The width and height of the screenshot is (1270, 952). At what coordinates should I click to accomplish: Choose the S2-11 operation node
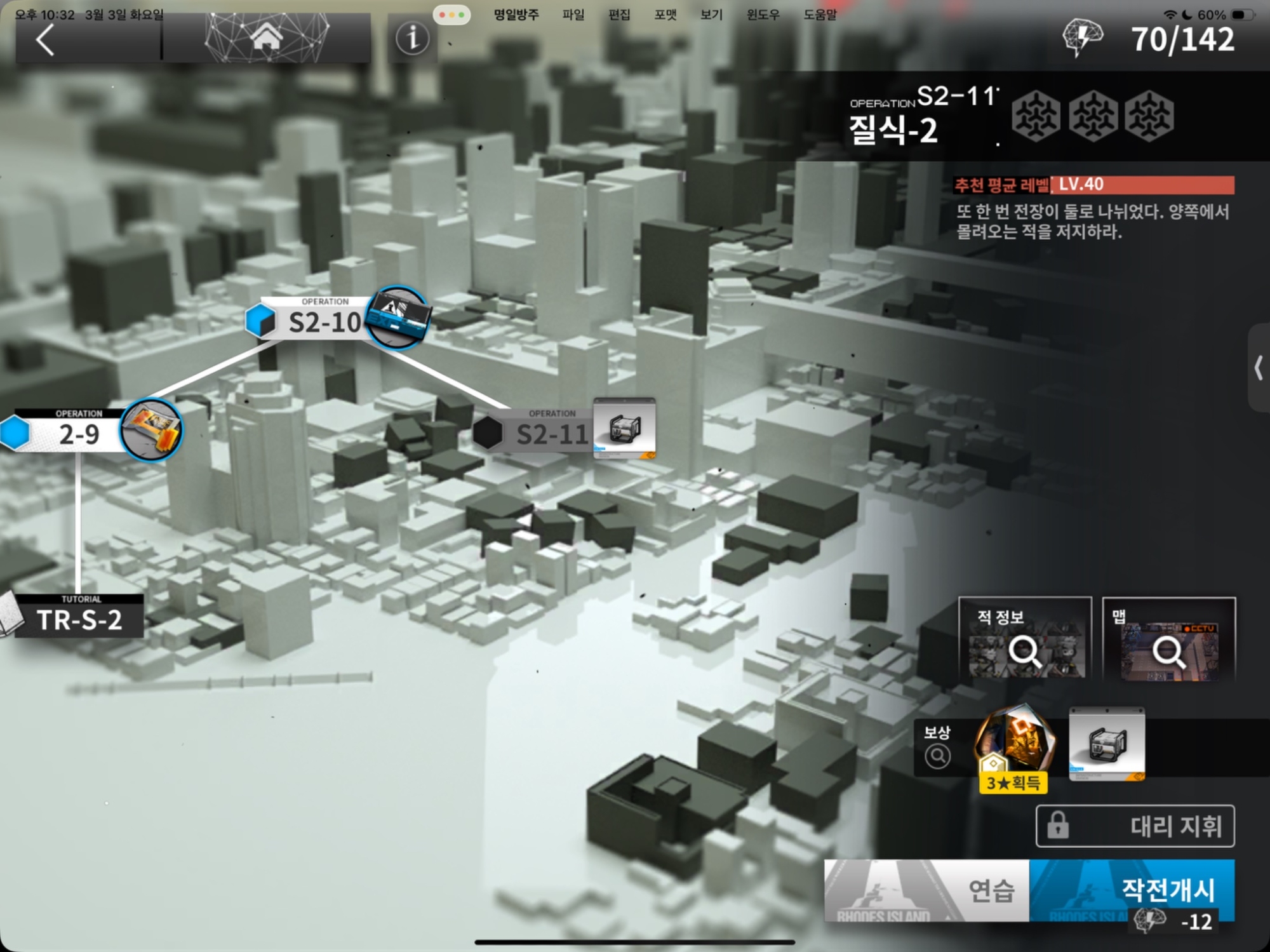click(x=552, y=434)
